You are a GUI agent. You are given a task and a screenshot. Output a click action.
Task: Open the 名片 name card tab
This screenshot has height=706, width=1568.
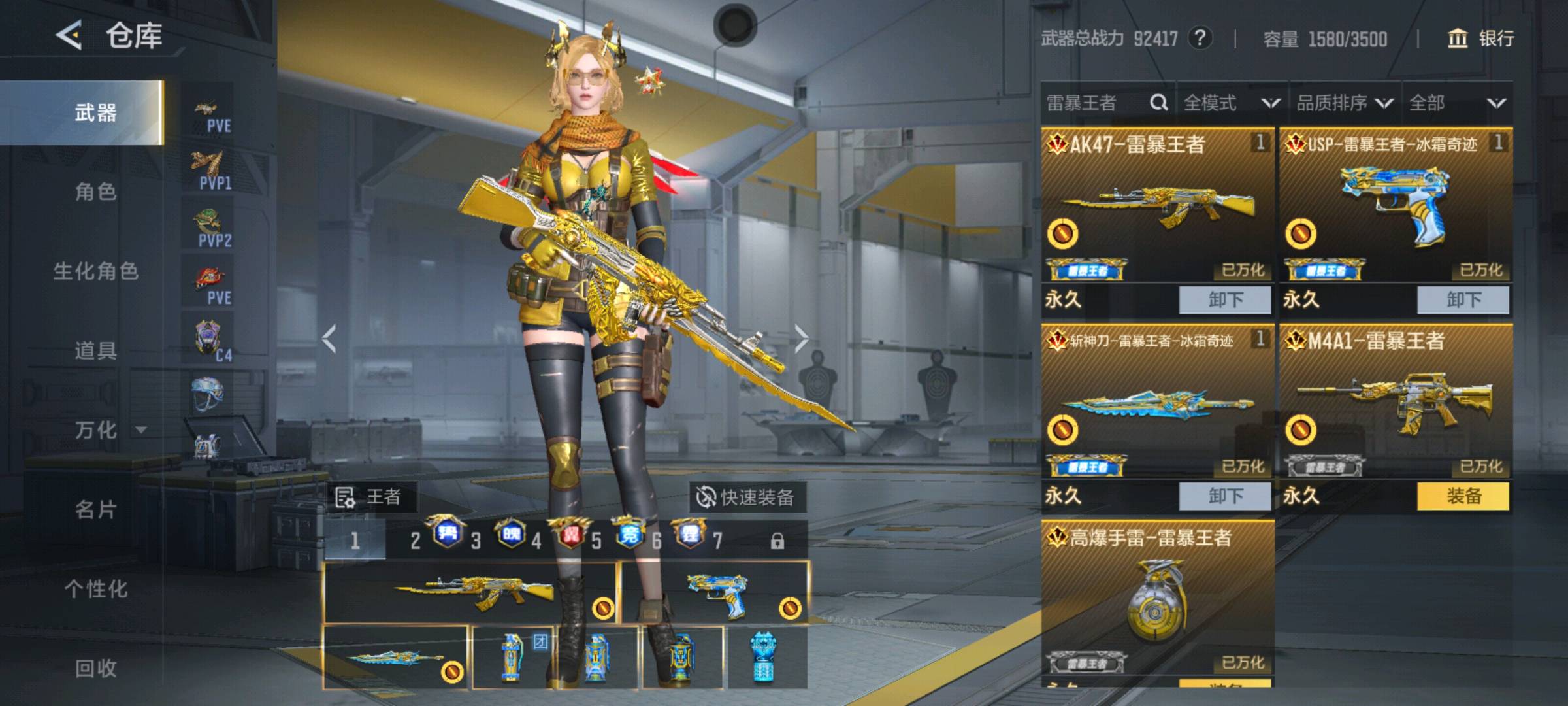[95, 509]
